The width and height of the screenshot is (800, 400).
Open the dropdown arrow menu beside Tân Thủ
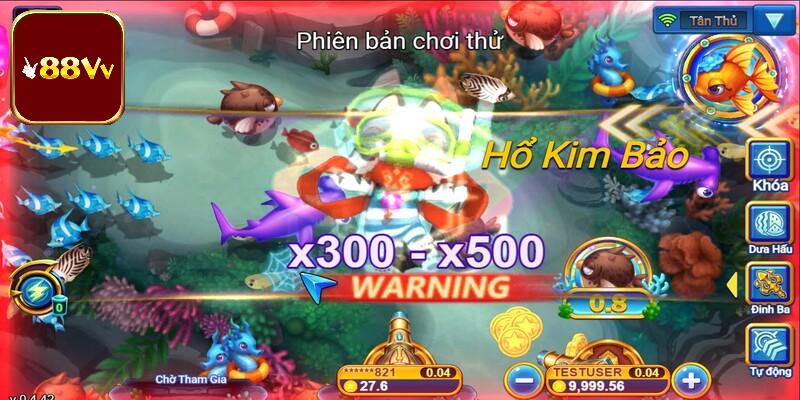pos(771,20)
